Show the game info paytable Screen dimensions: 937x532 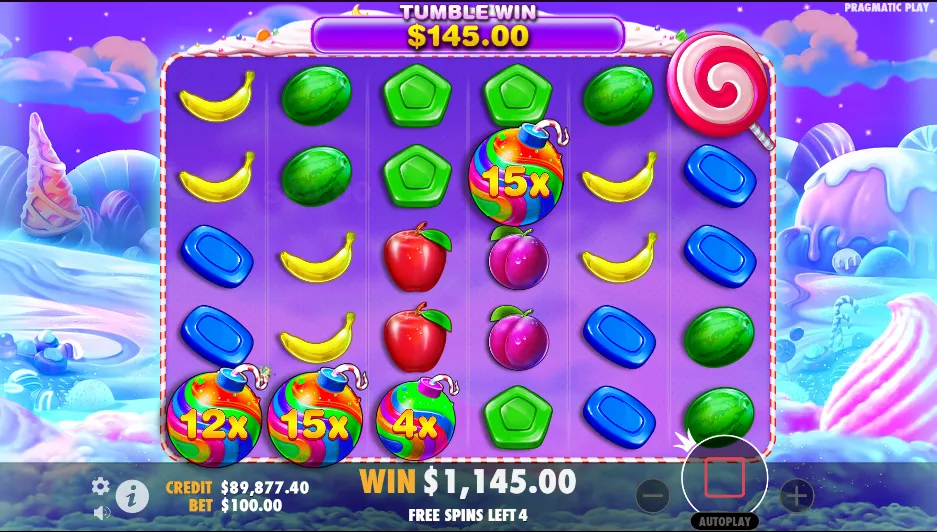coord(132,494)
